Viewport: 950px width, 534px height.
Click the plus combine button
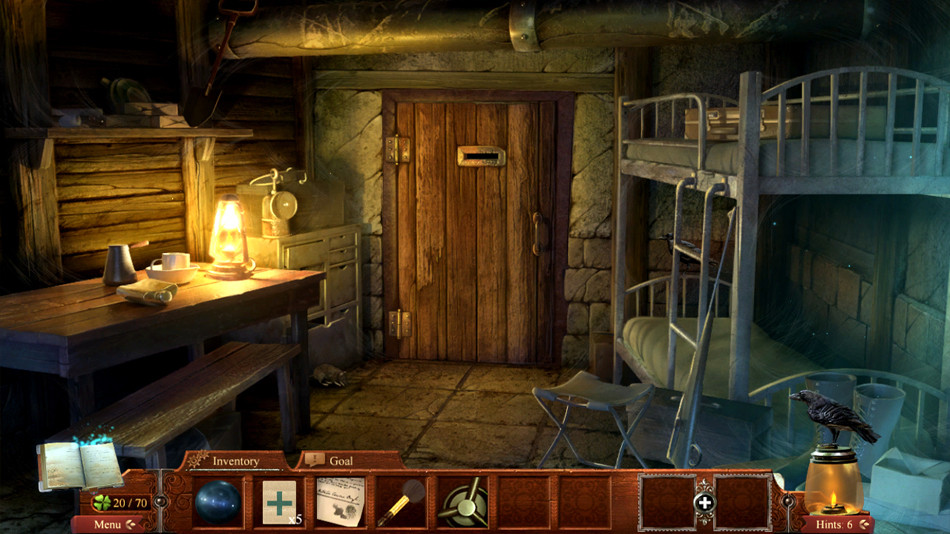tap(705, 502)
